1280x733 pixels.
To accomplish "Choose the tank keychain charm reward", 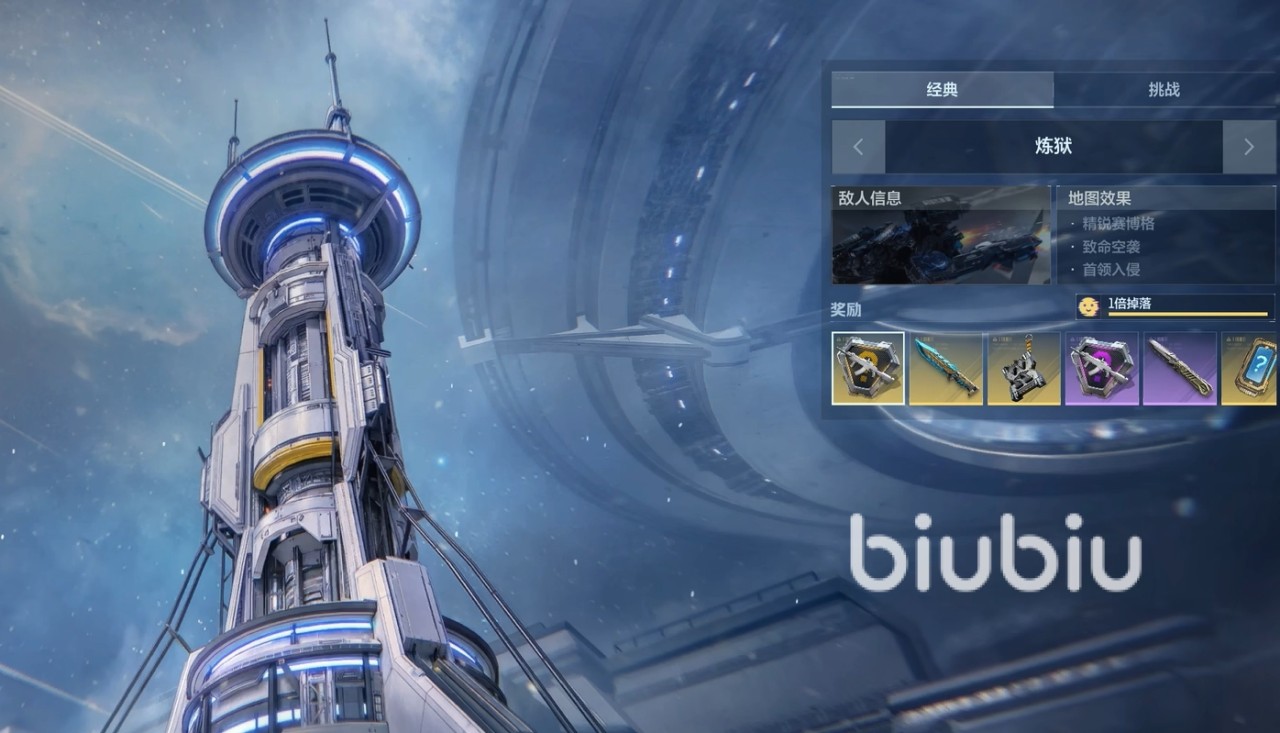I will point(1023,369).
